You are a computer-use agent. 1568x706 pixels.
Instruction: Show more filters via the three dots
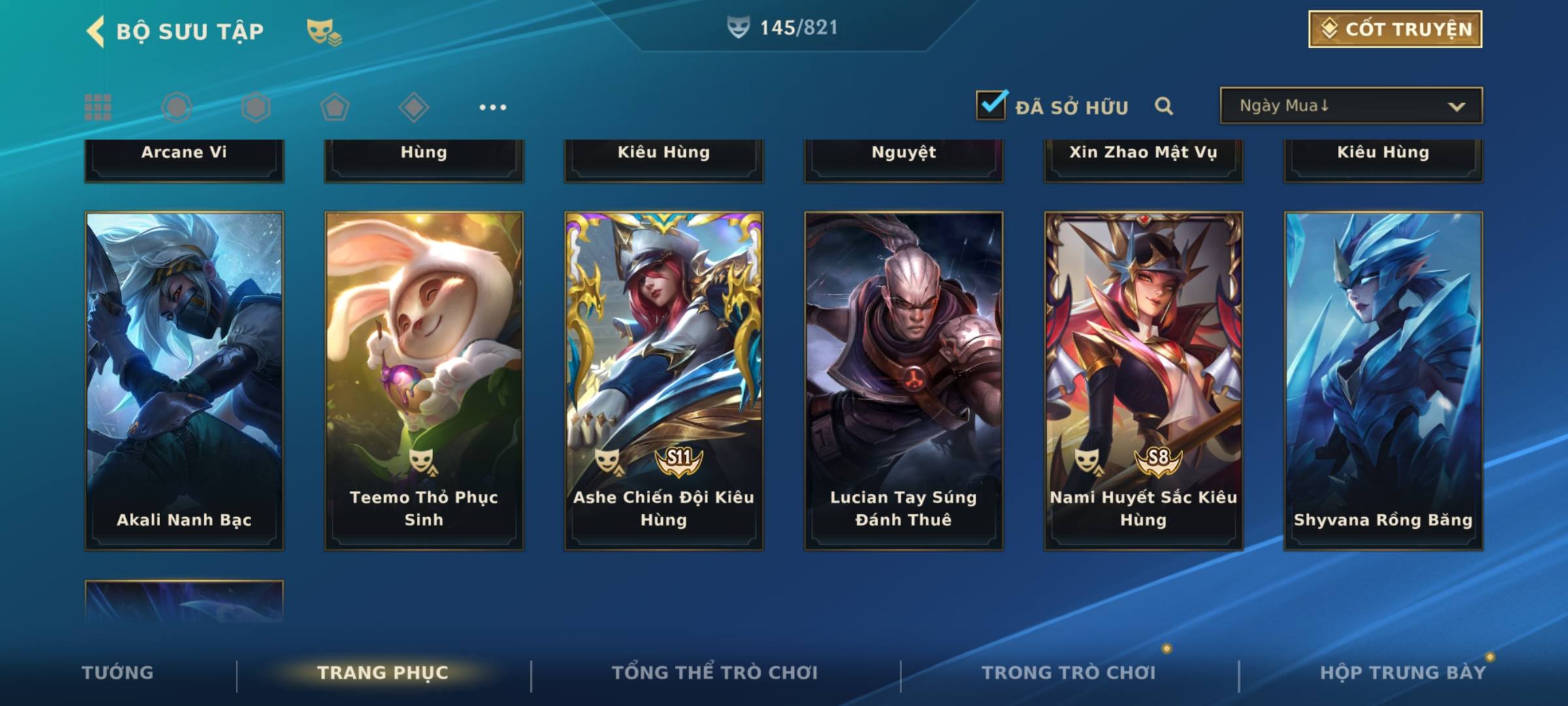coord(493,107)
